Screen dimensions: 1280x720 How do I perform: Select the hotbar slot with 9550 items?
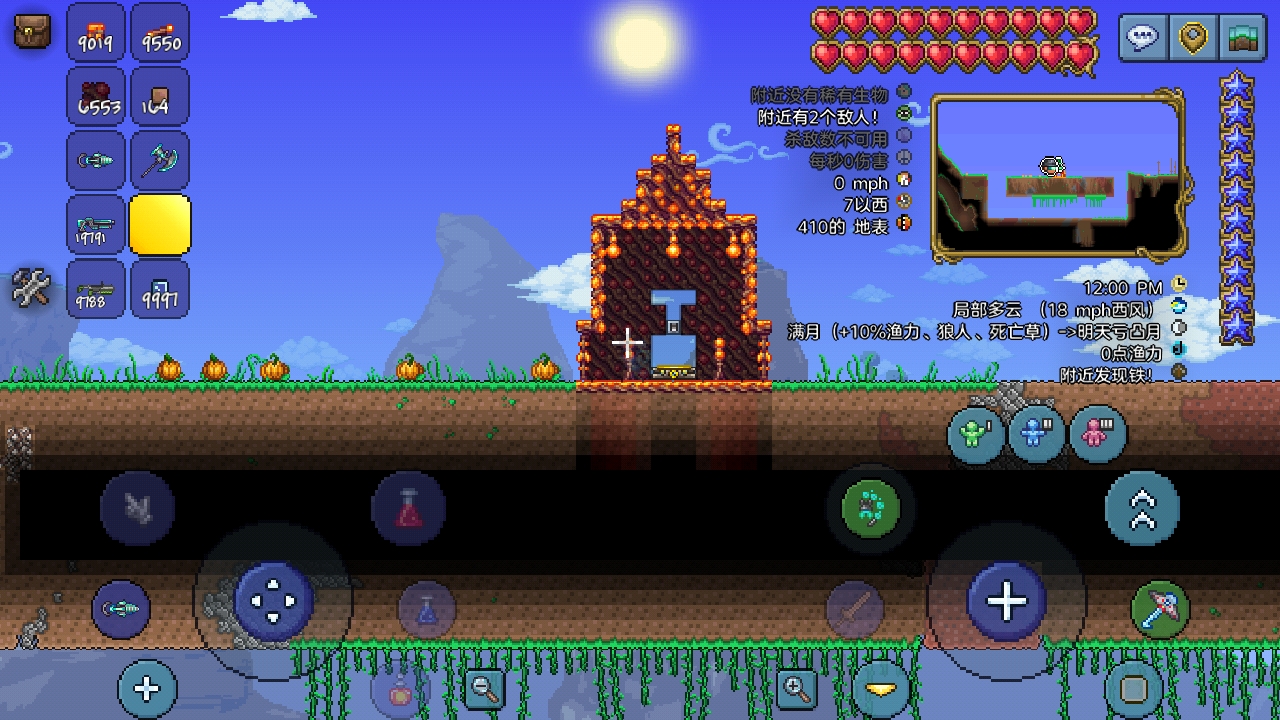160,33
